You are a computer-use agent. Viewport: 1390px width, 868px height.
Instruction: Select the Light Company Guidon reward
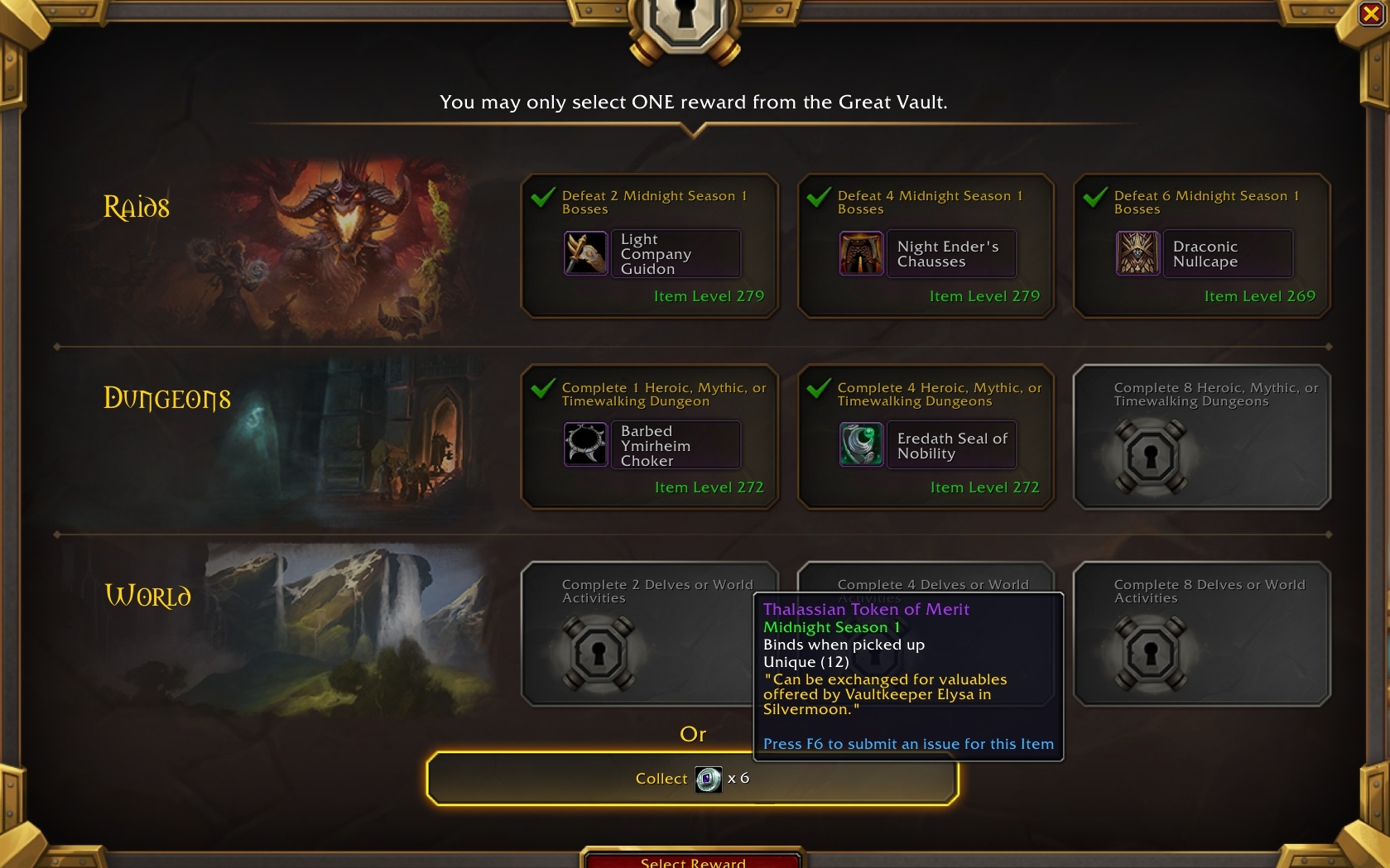(x=650, y=246)
